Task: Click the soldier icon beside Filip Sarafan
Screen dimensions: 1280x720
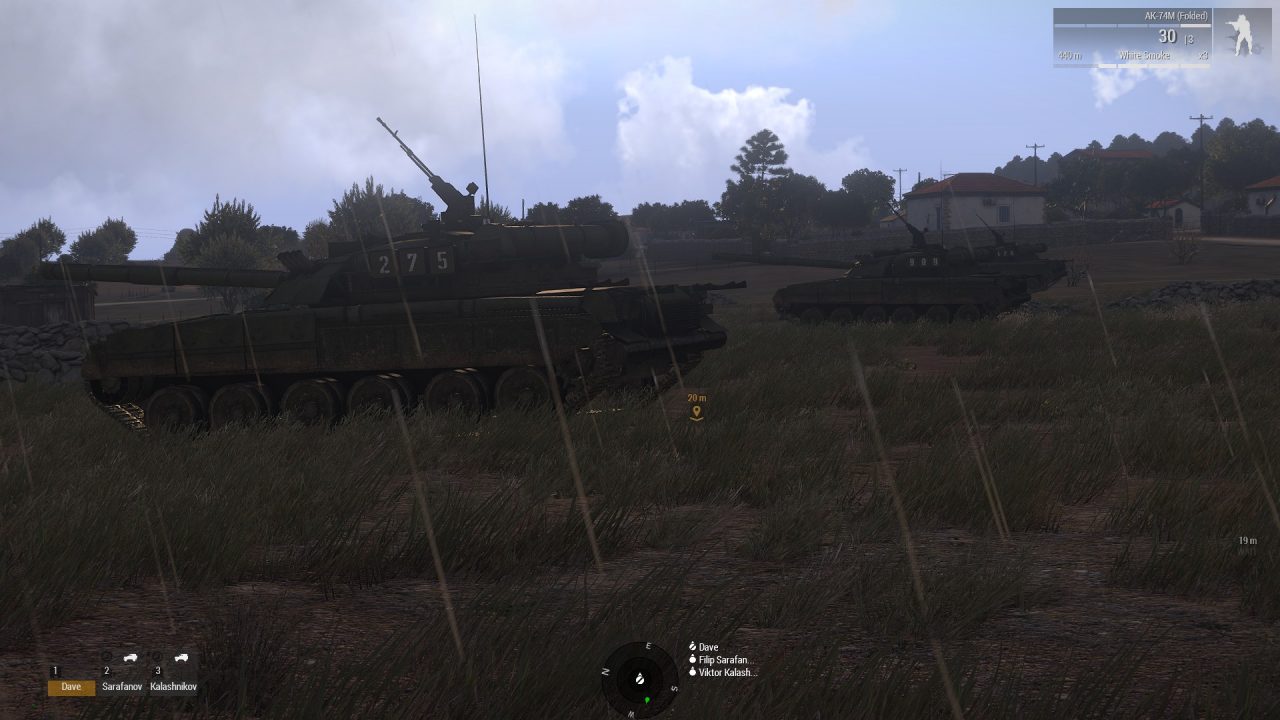Action: pos(692,661)
